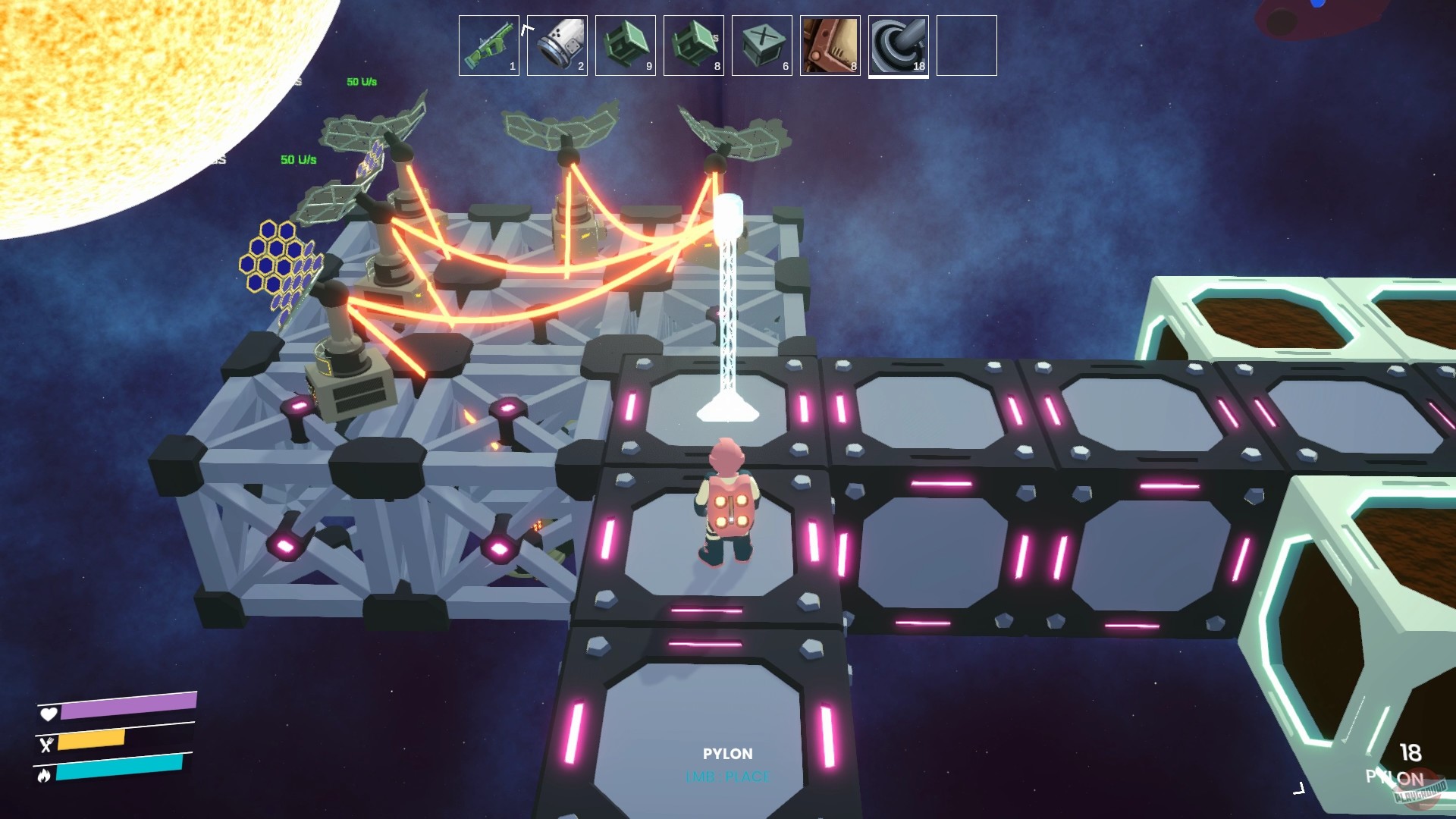The image size is (1456, 819).
Task: Select the green rifle in hotbar slot 1
Action: coord(488,45)
